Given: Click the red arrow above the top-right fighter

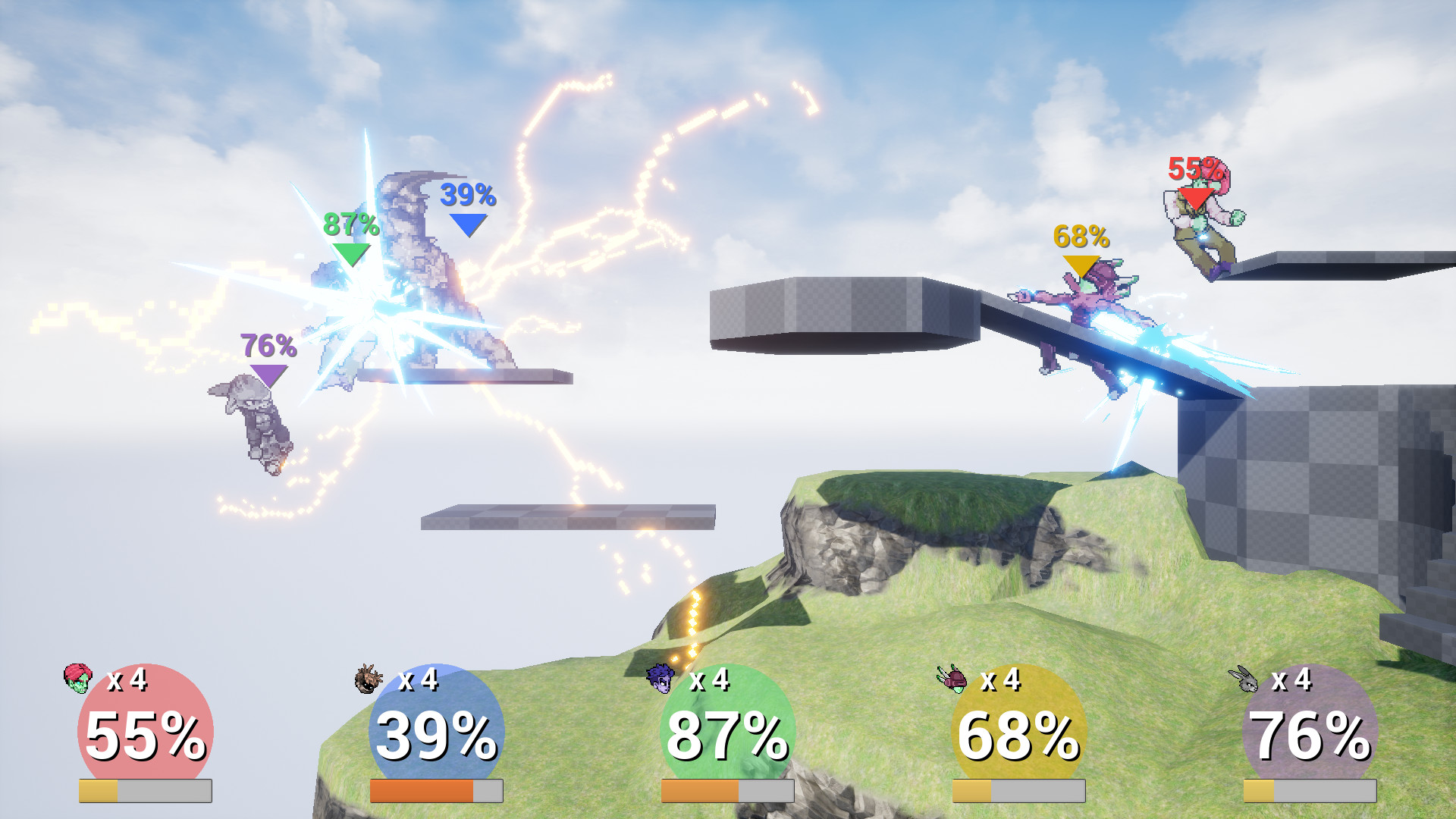Looking at the screenshot, I should [1196, 197].
